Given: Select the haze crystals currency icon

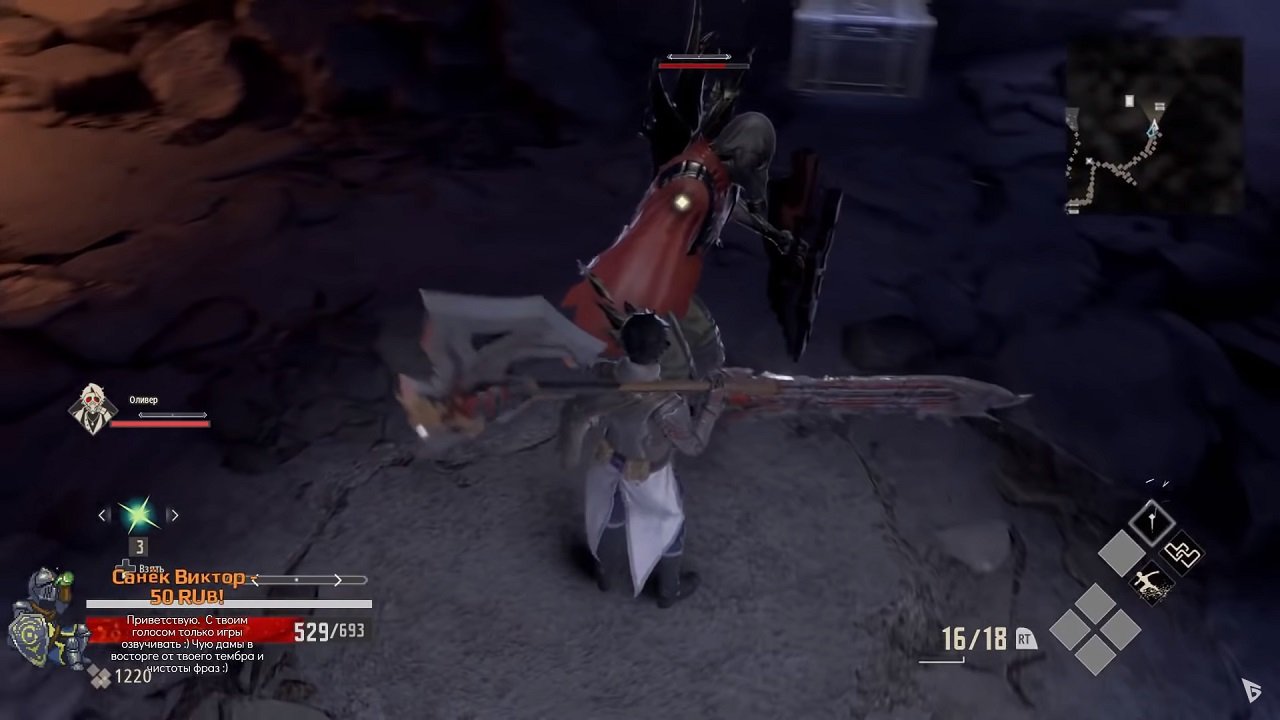Looking at the screenshot, I should 98,676.
